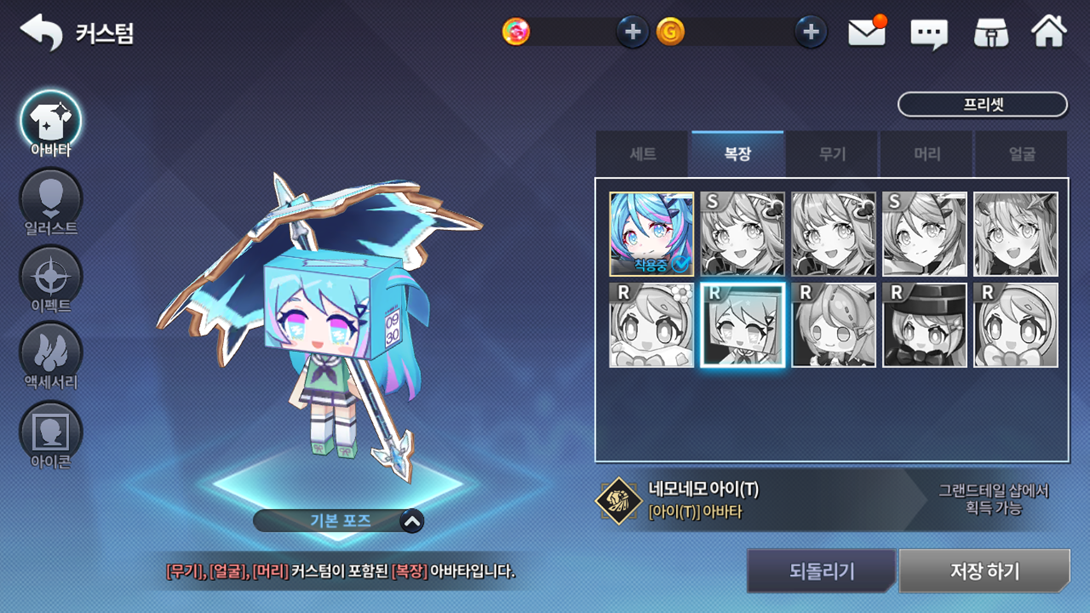Image resolution: width=1090 pixels, height=613 pixels.
Task: Open the 아이콘 icon category
Action: click(x=51, y=436)
